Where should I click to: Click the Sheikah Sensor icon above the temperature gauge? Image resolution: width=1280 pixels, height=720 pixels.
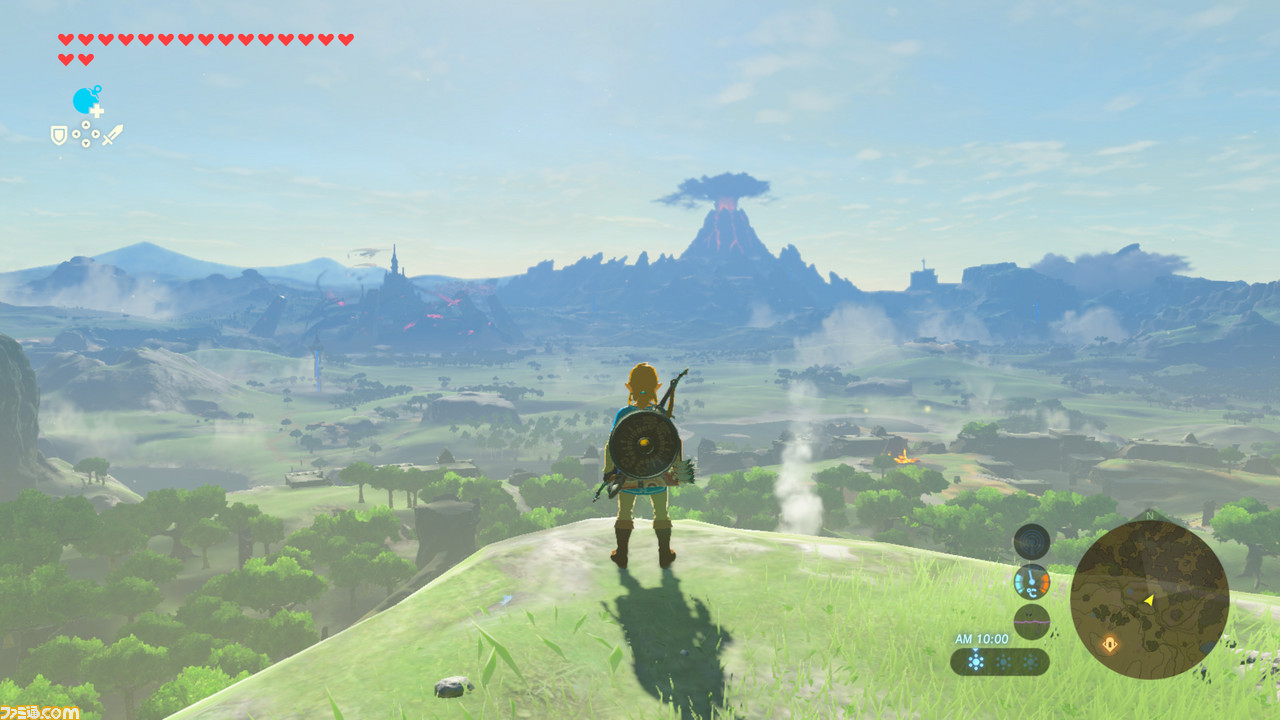pos(1031,543)
